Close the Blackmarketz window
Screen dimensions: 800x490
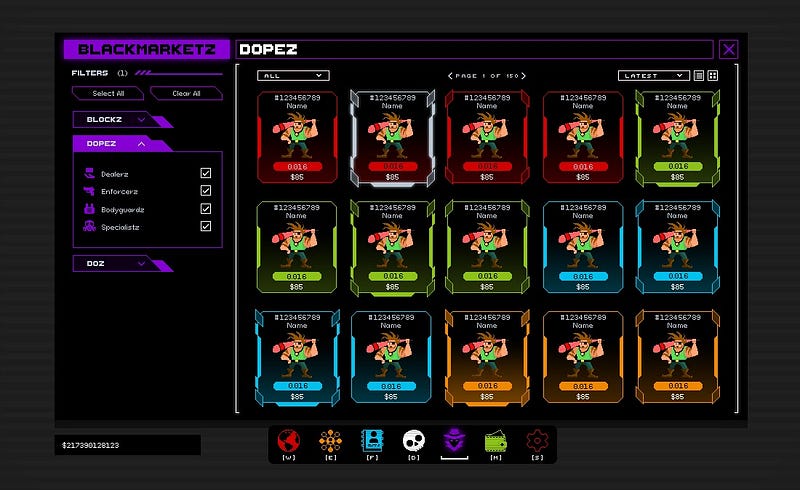729,49
